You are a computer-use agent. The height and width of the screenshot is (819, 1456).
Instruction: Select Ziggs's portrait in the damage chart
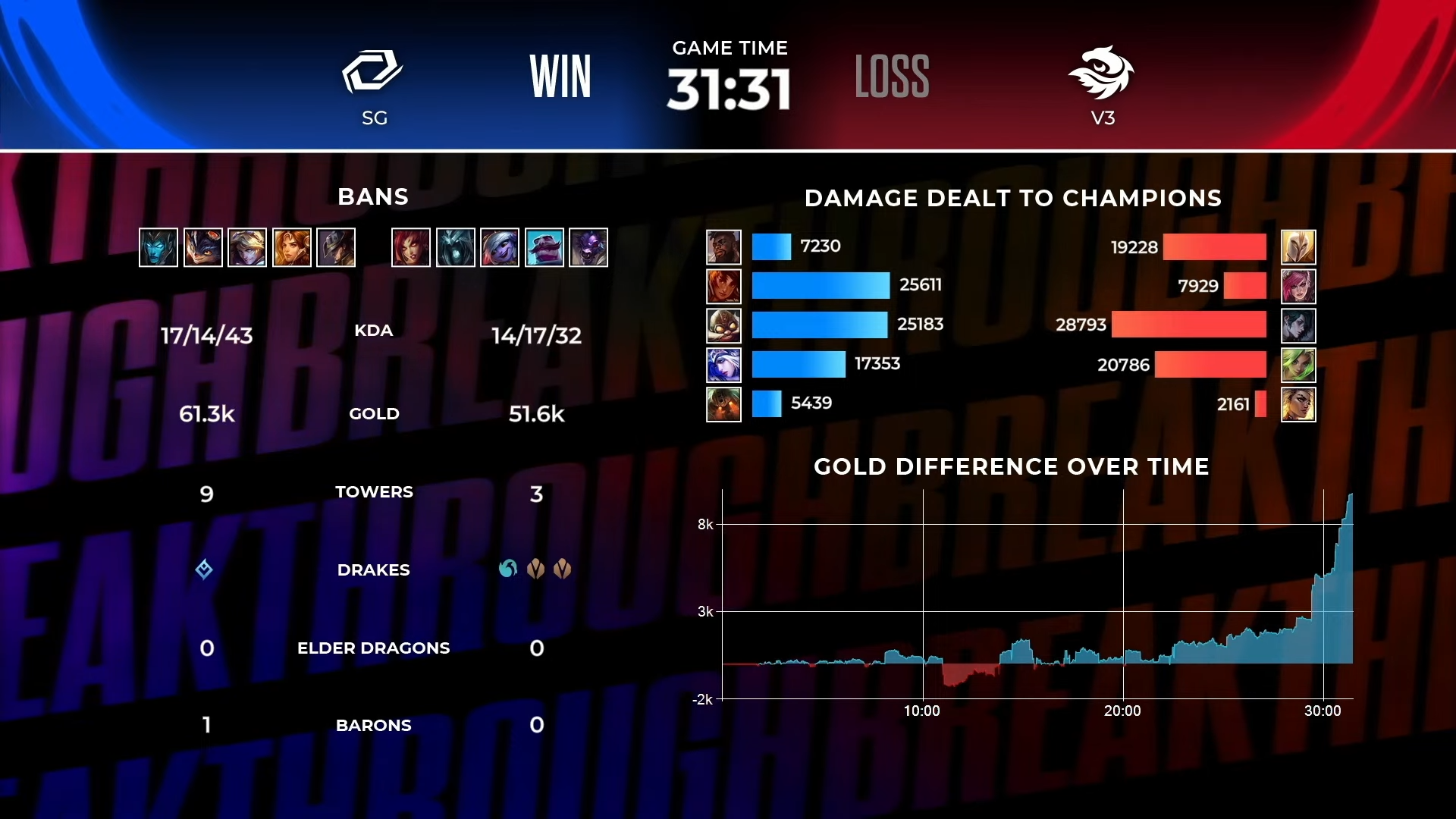coord(724,325)
